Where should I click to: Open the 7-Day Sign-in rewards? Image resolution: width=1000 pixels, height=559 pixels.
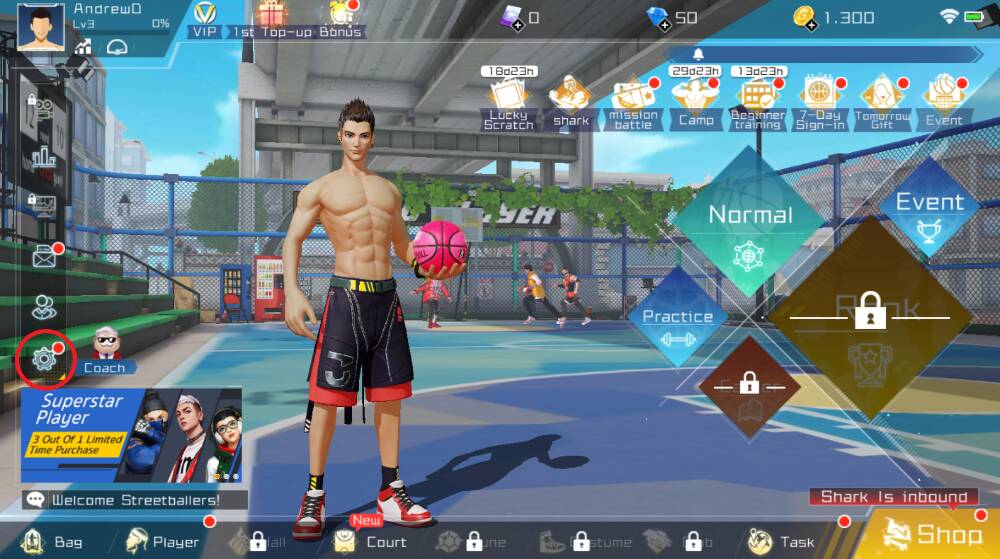pyautogui.click(x=820, y=102)
